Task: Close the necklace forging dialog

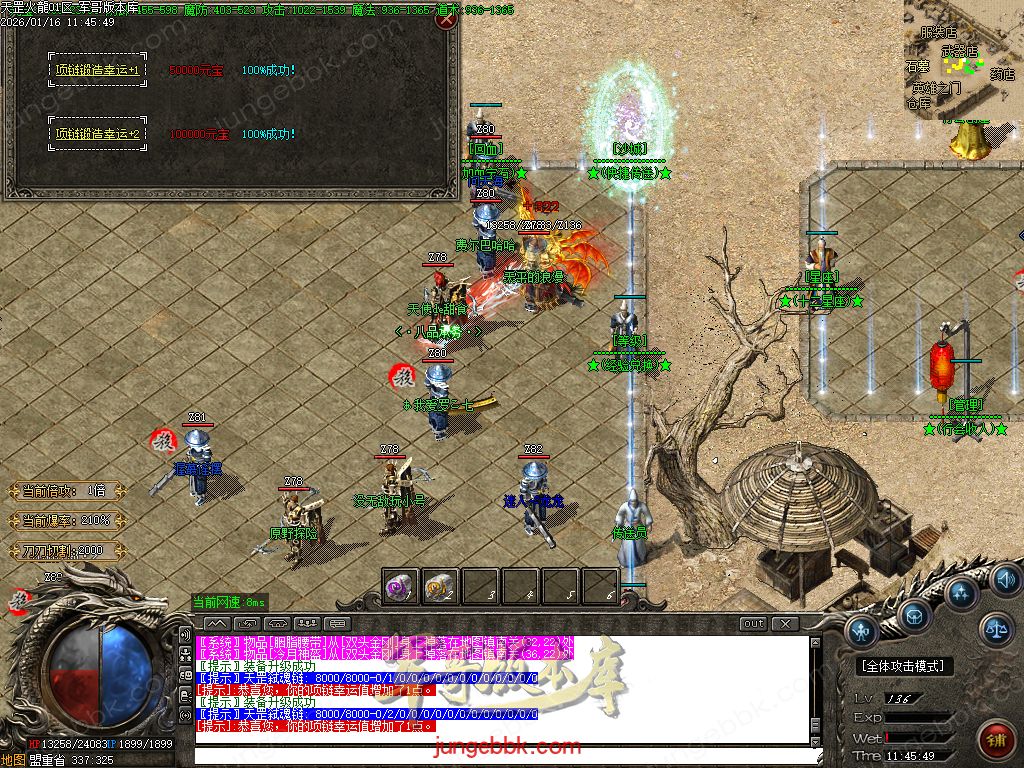Action: coord(448,21)
